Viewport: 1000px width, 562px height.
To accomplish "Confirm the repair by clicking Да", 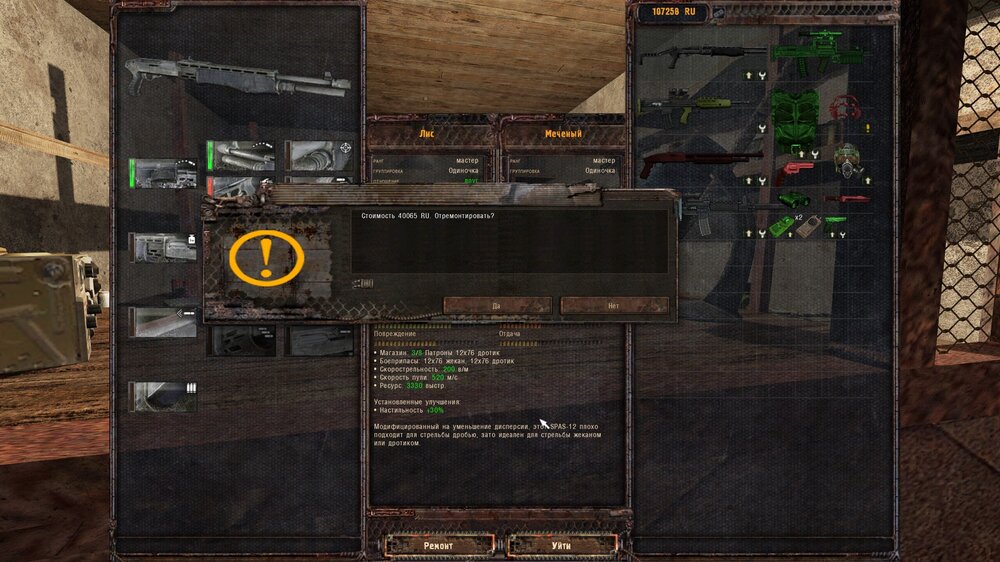I will click(497, 305).
